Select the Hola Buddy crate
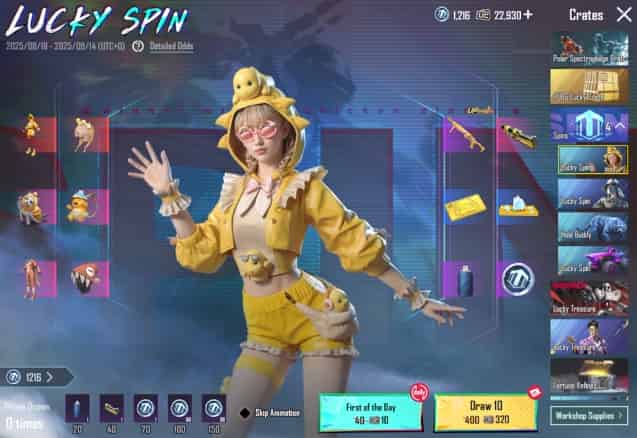Viewport: 637px width, 438px height. point(589,228)
